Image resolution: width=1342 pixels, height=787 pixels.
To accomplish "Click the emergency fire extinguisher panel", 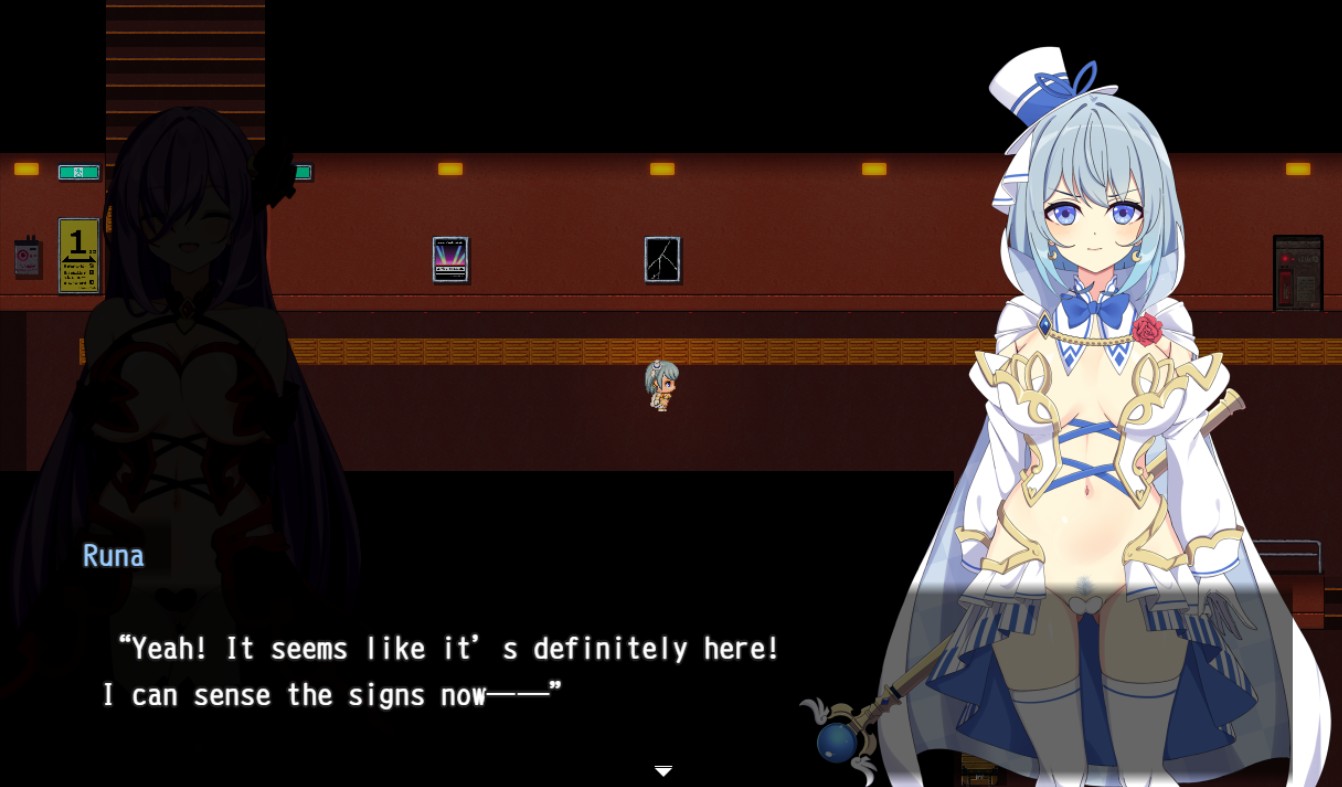I will coord(1297,270).
